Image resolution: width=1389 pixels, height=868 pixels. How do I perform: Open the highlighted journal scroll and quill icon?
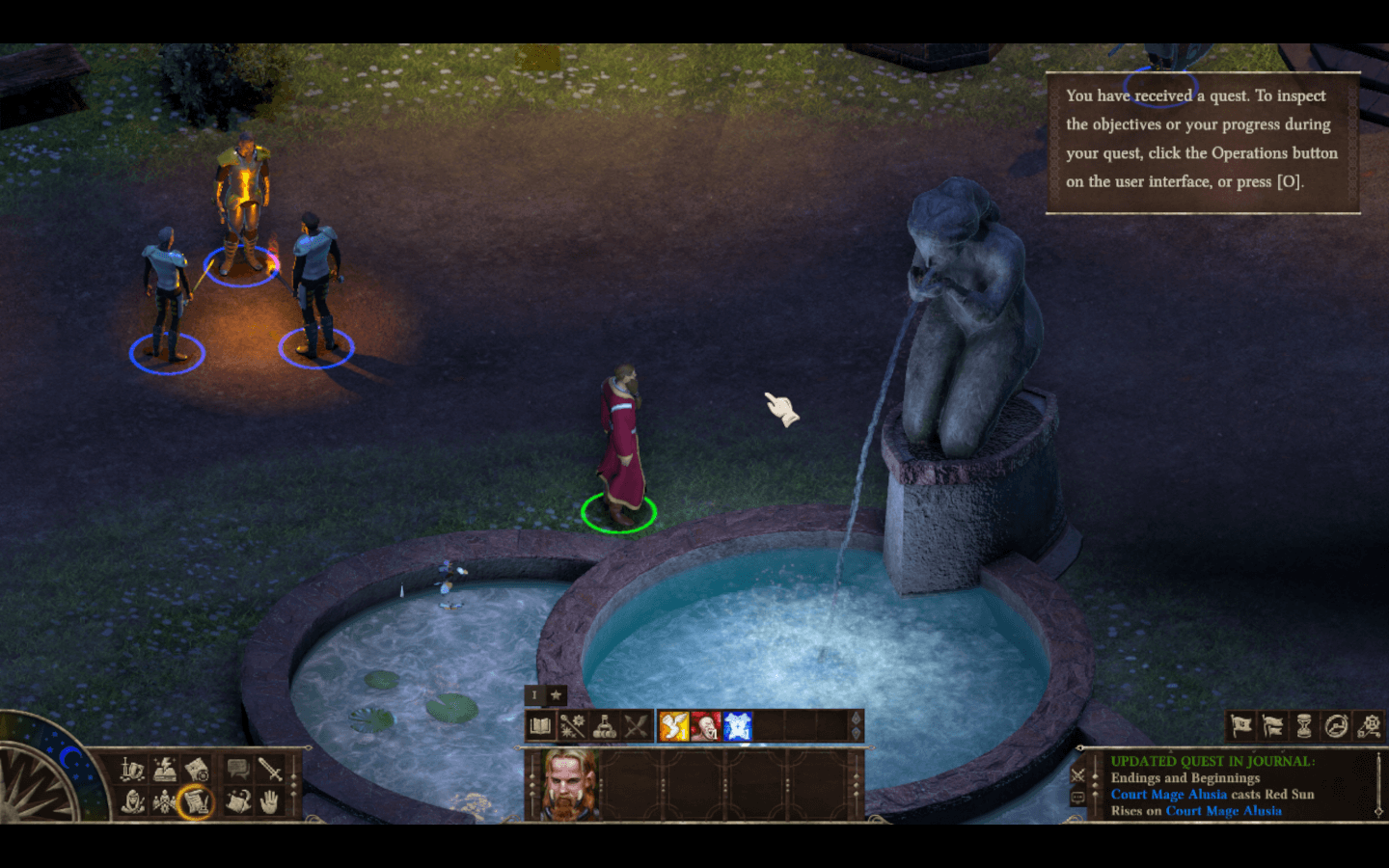[196, 800]
